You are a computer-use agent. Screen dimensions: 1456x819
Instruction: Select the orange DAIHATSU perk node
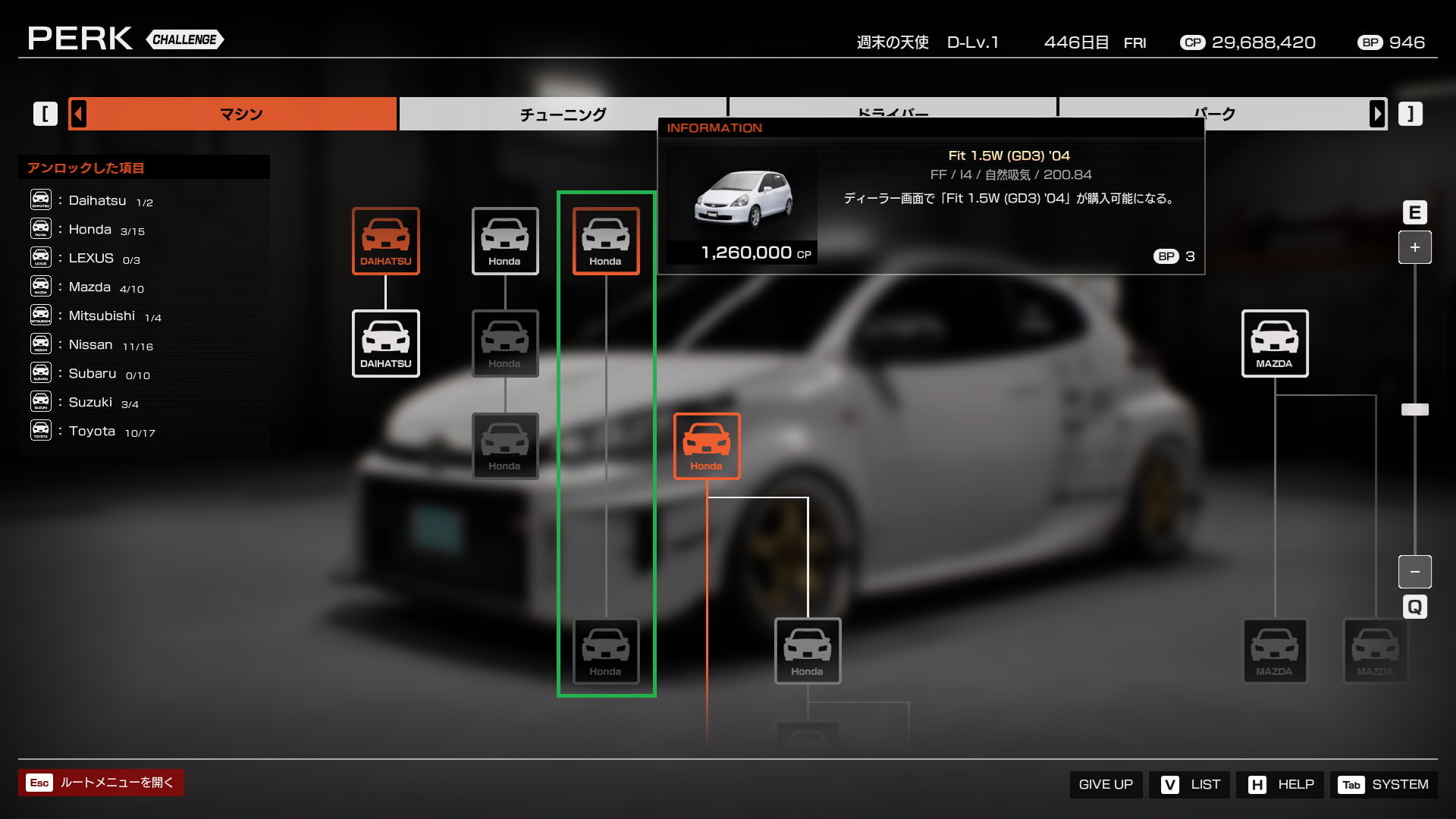click(x=385, y=240)
